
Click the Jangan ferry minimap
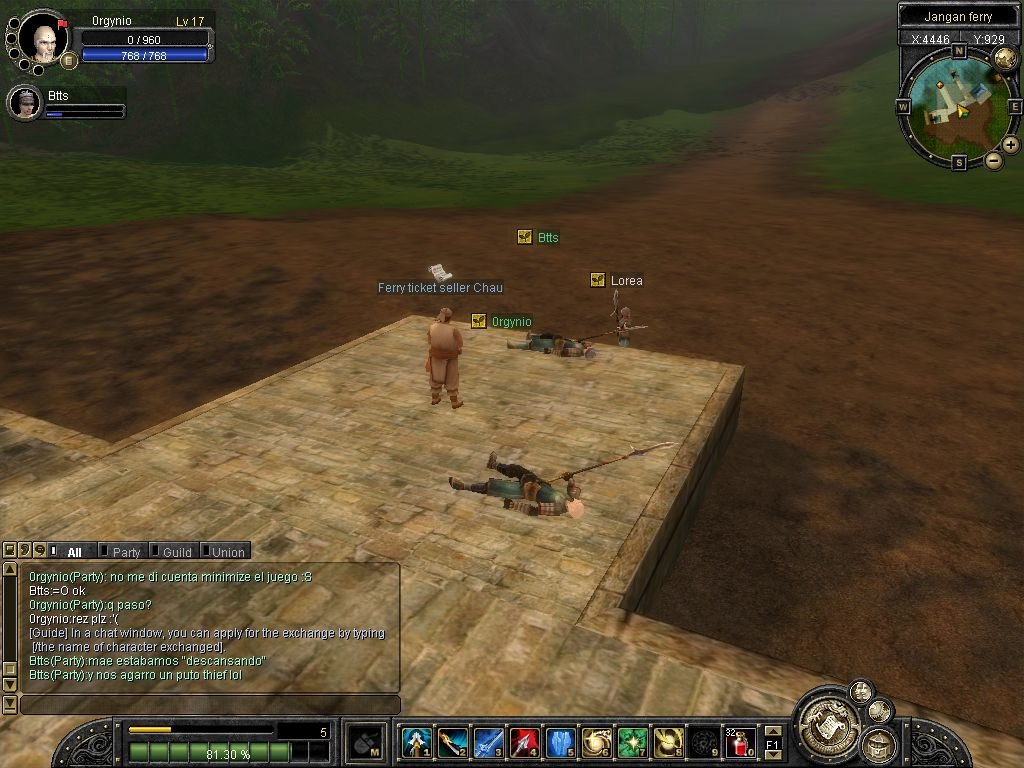(x=957, y=105)
